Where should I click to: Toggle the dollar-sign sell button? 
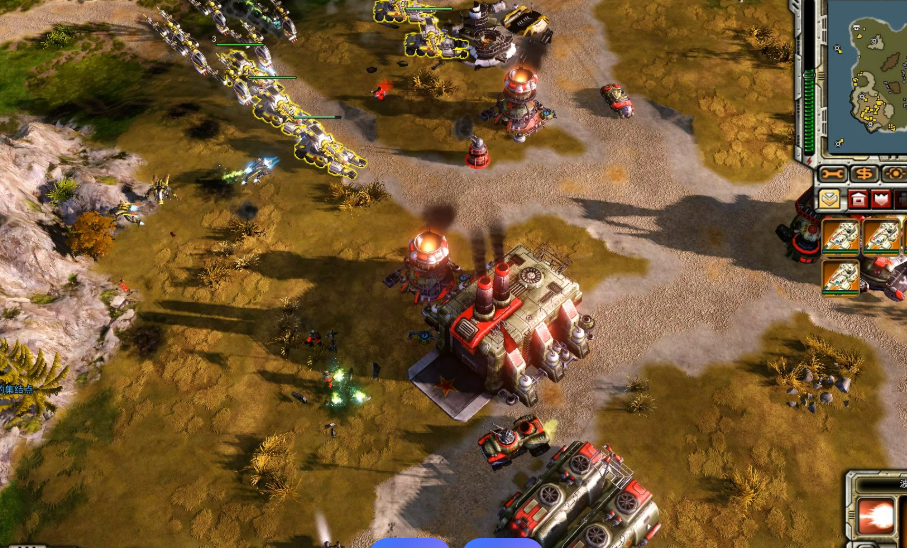pyautogui.click(x=864, y=174)
